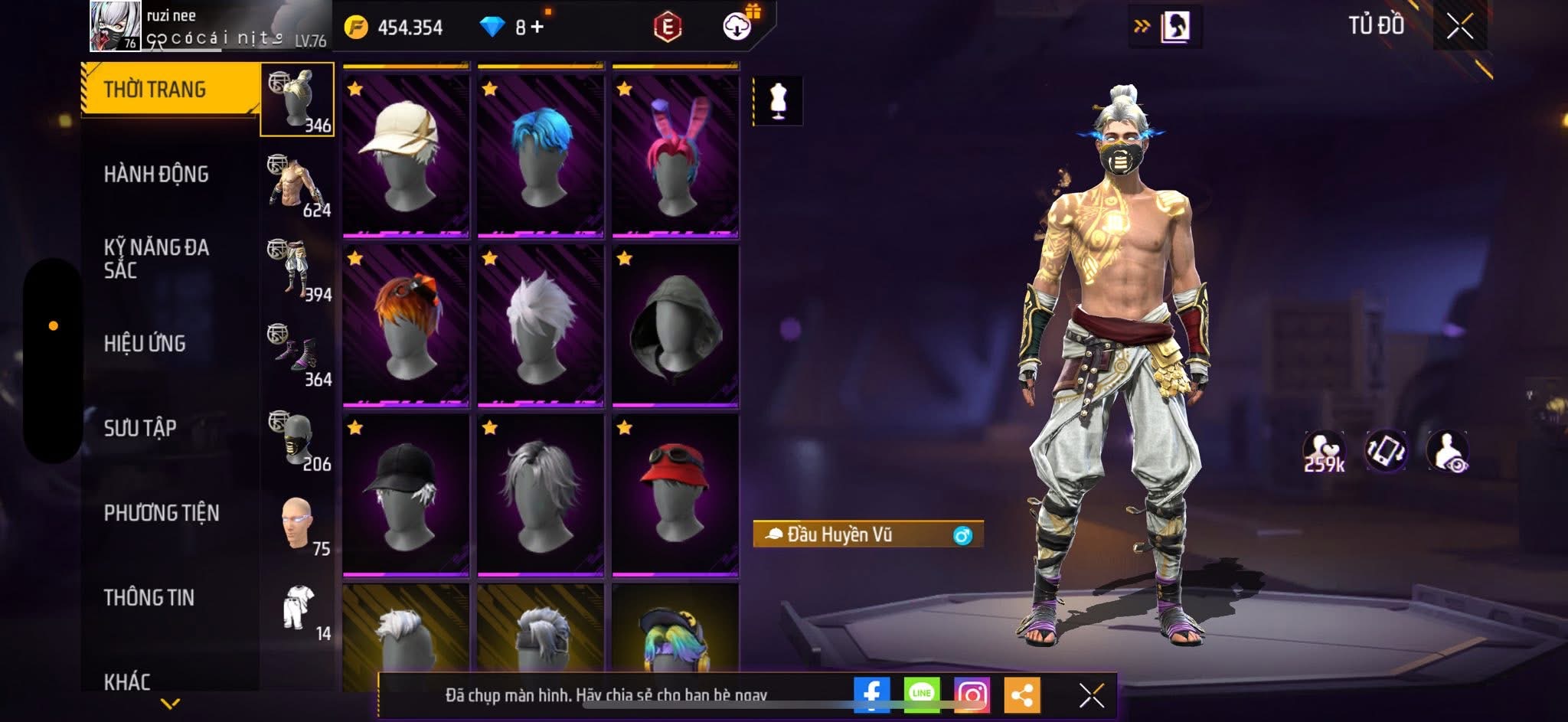Open the SƯU TẬP section
The width and height of the screenshot is (1568, 722).
click(x=140, y=428)
